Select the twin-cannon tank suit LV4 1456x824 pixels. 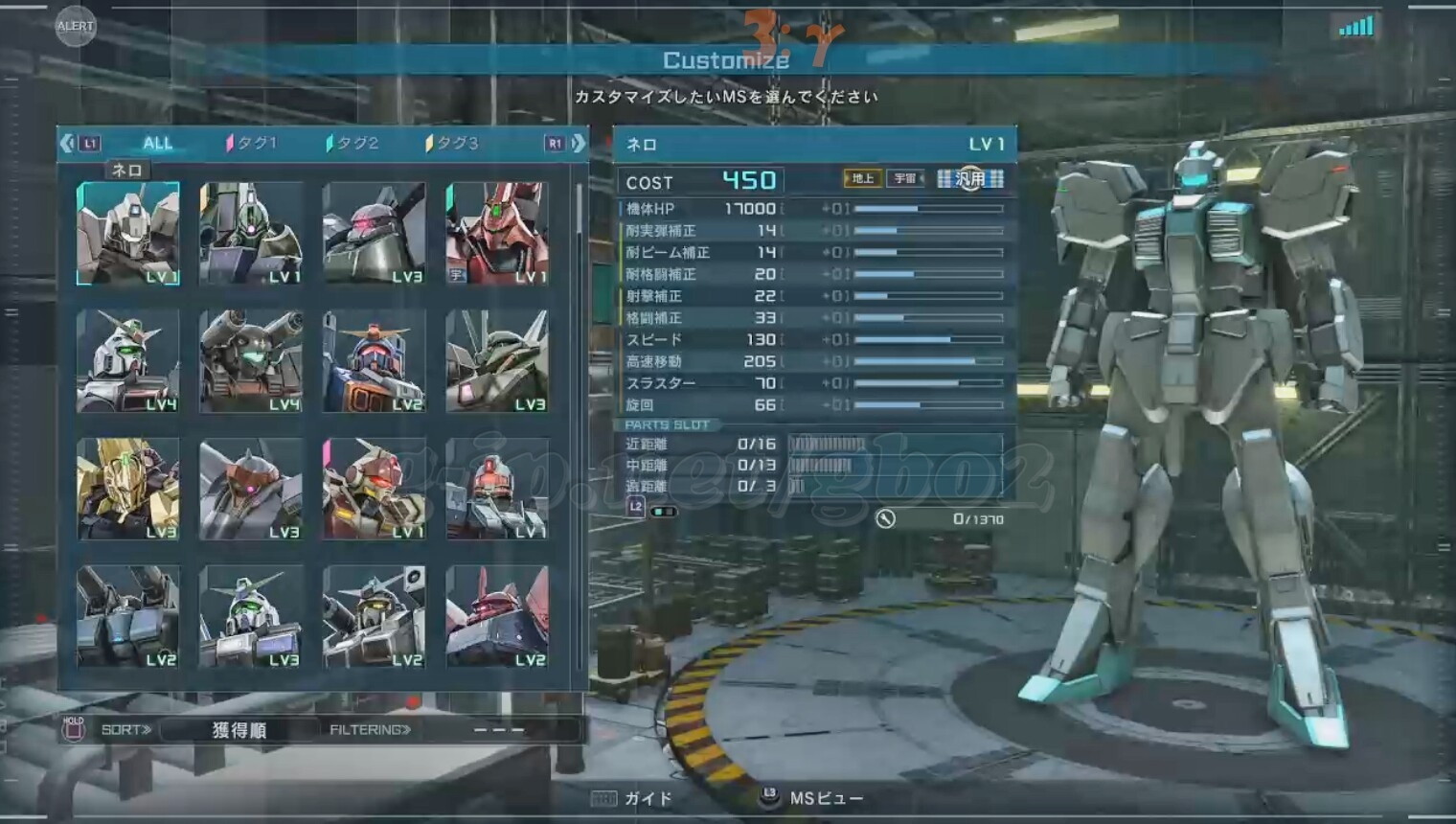point(251,361)
